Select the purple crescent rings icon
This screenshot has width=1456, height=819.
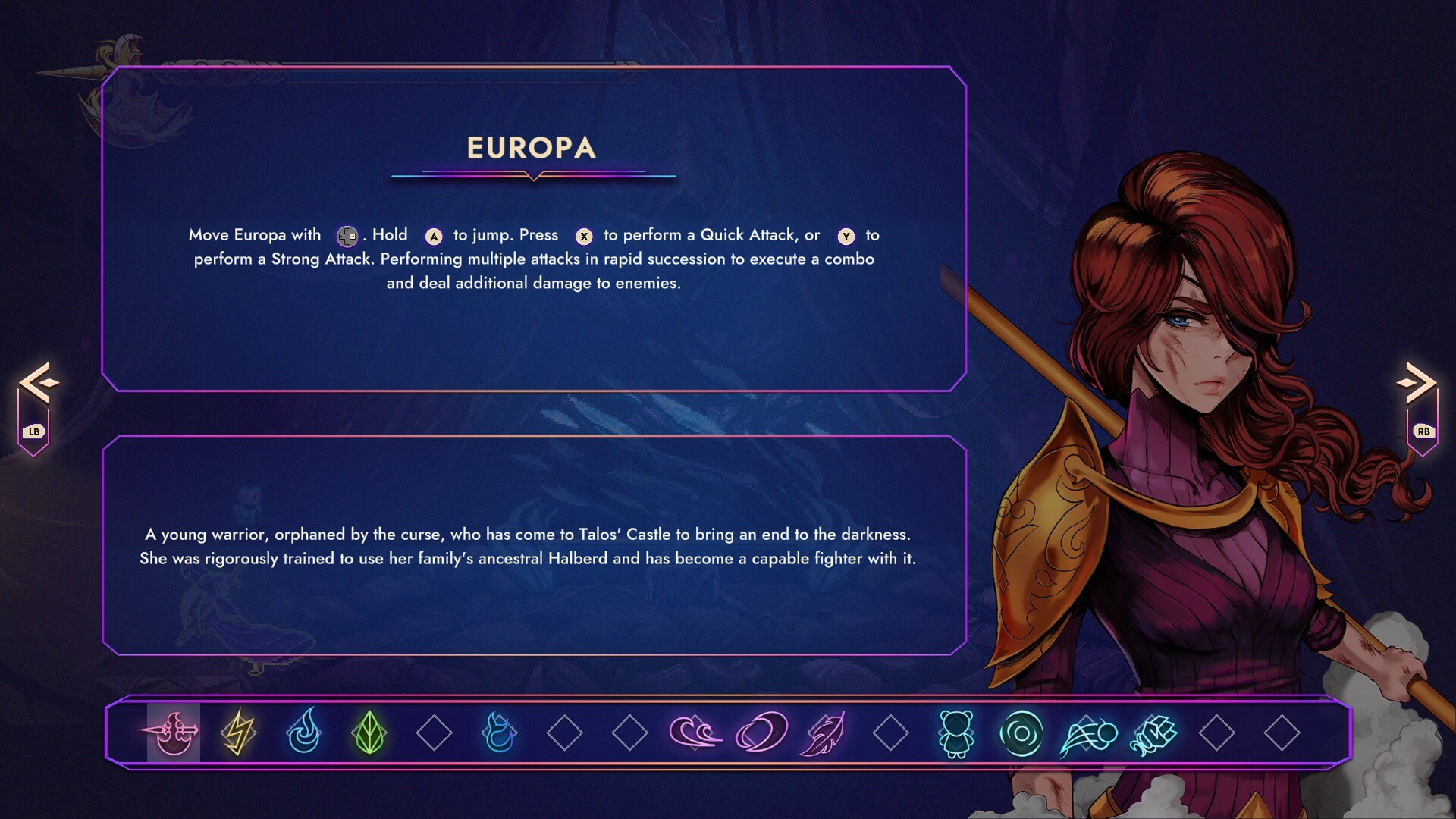tap(761, 733)
